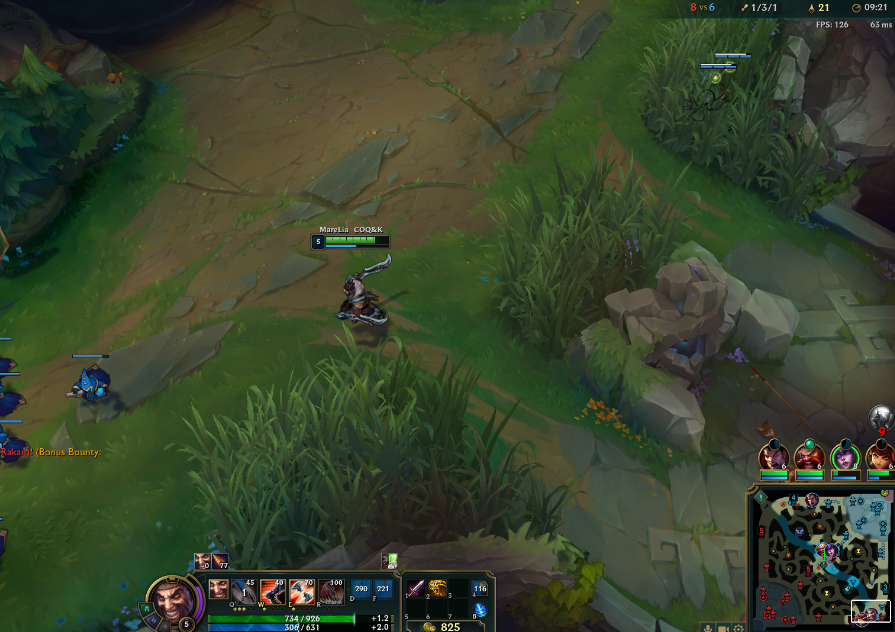The height and width of the screenshot is (632, 895).
Task: Cast the Apprehend E ability
Action: [x=302, y=592]
